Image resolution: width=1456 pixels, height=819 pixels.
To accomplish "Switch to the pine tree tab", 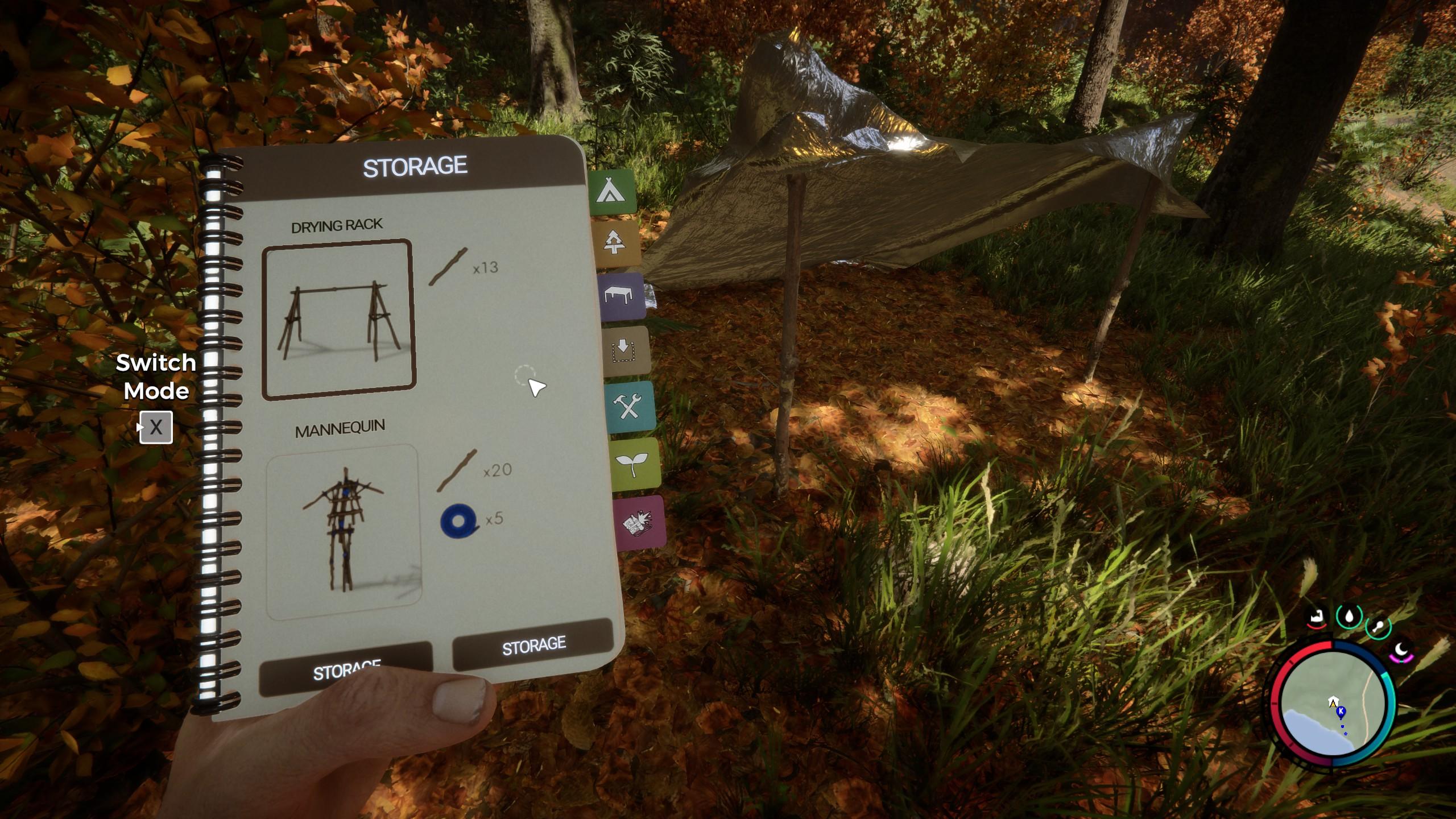I will 615,243.
